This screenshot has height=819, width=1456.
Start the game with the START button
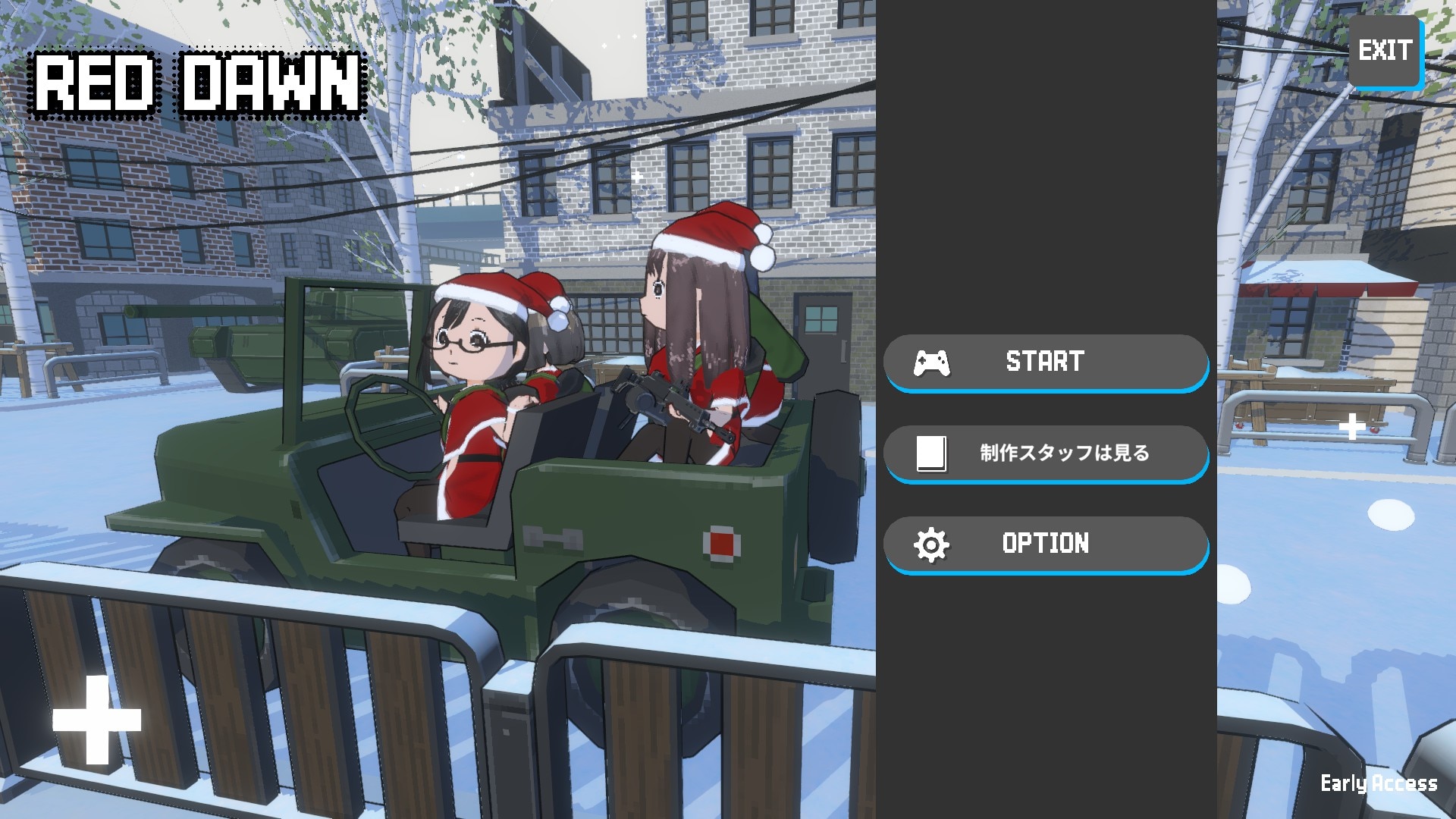pyautogui.click(x=1045, y=362)
